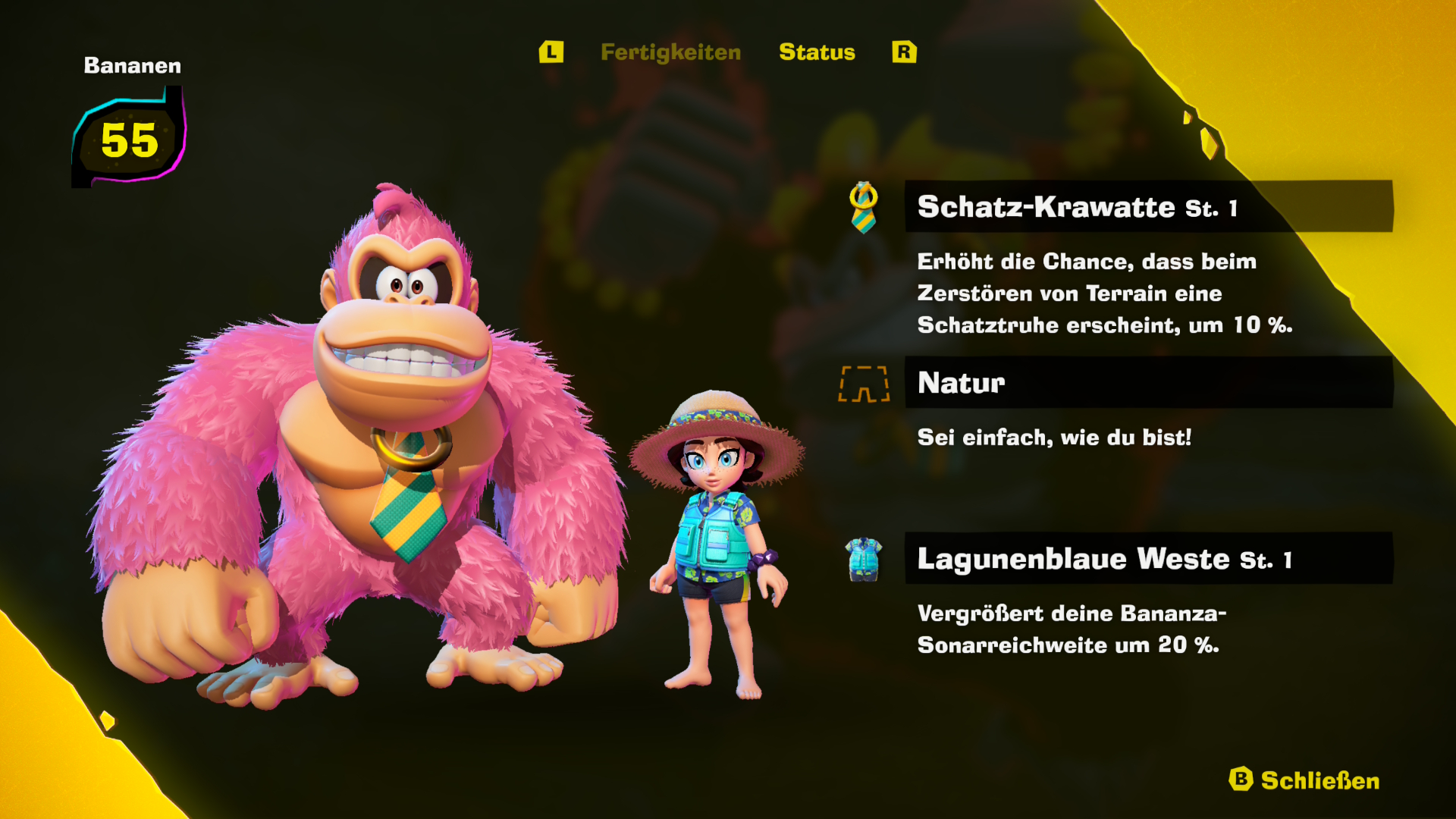Close the menu with Schließen

(1304, 780)
